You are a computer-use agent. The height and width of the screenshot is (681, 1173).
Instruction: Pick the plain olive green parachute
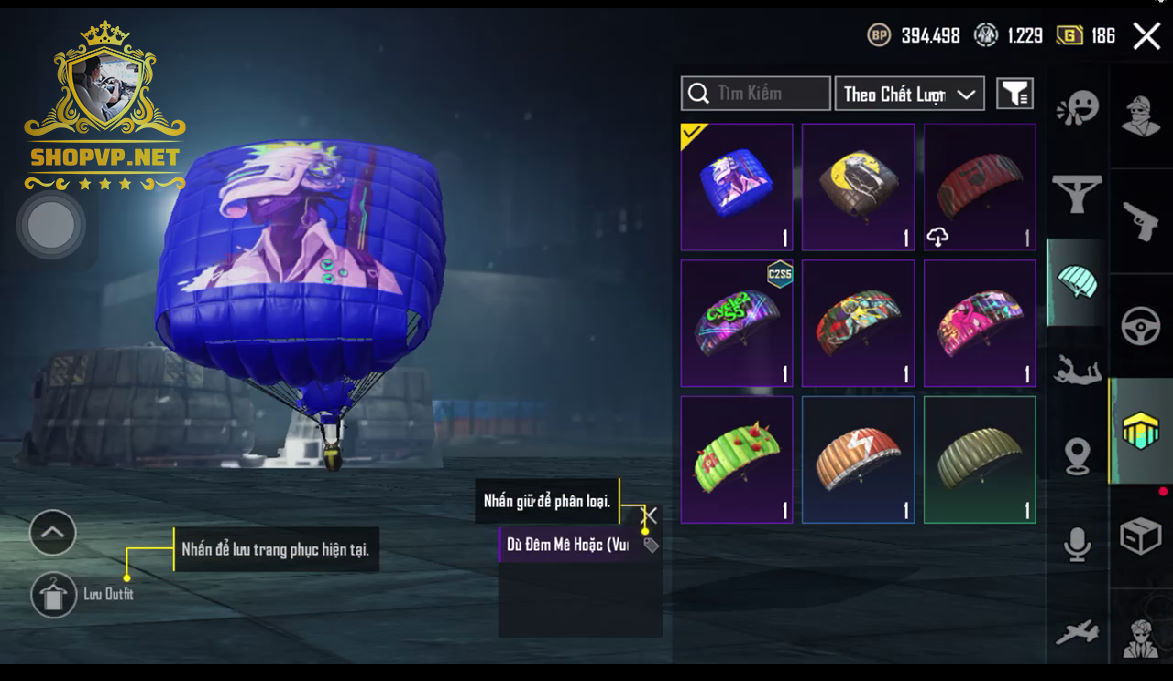pyautogui.click(x=980, y=459)
